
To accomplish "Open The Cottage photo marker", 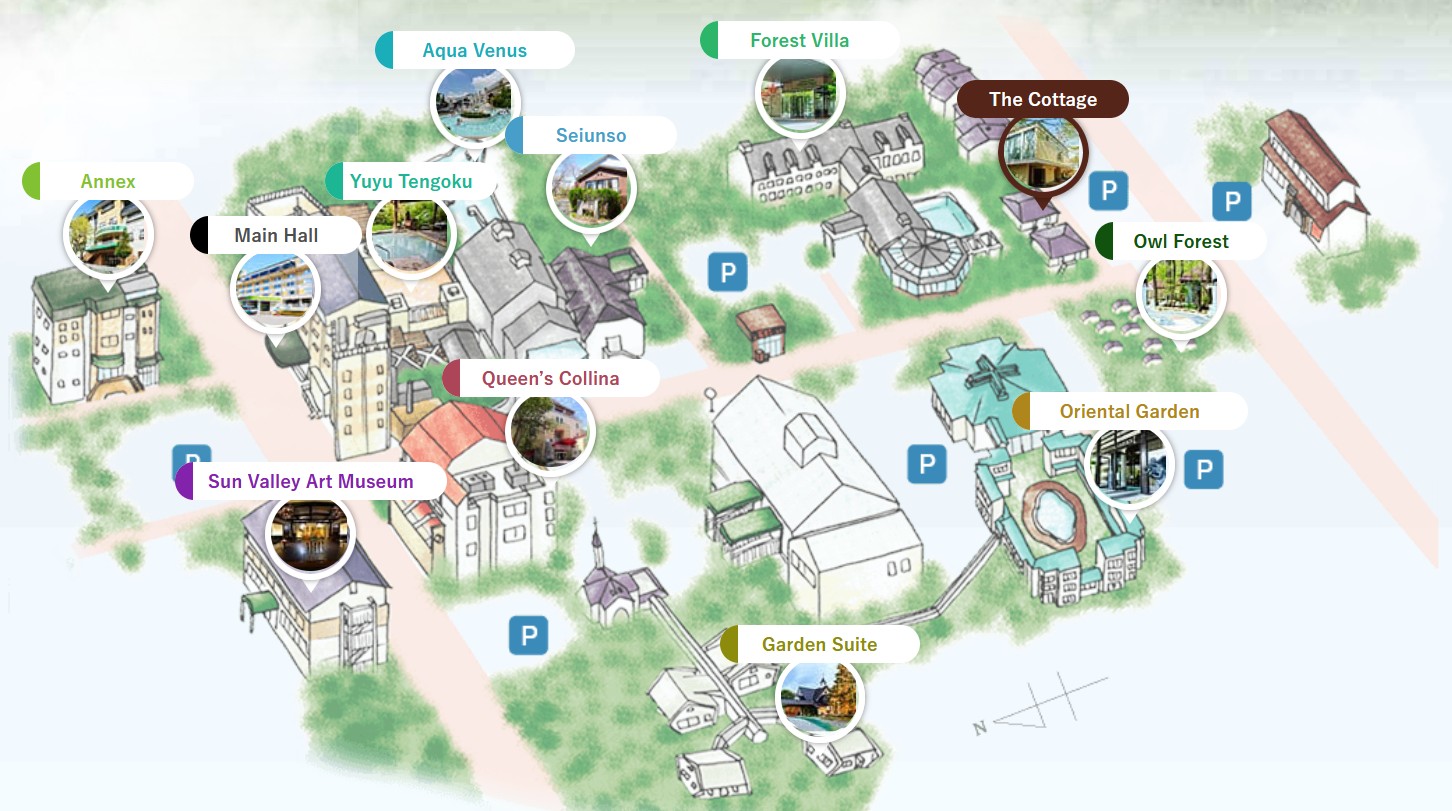I will point(1043,152).
